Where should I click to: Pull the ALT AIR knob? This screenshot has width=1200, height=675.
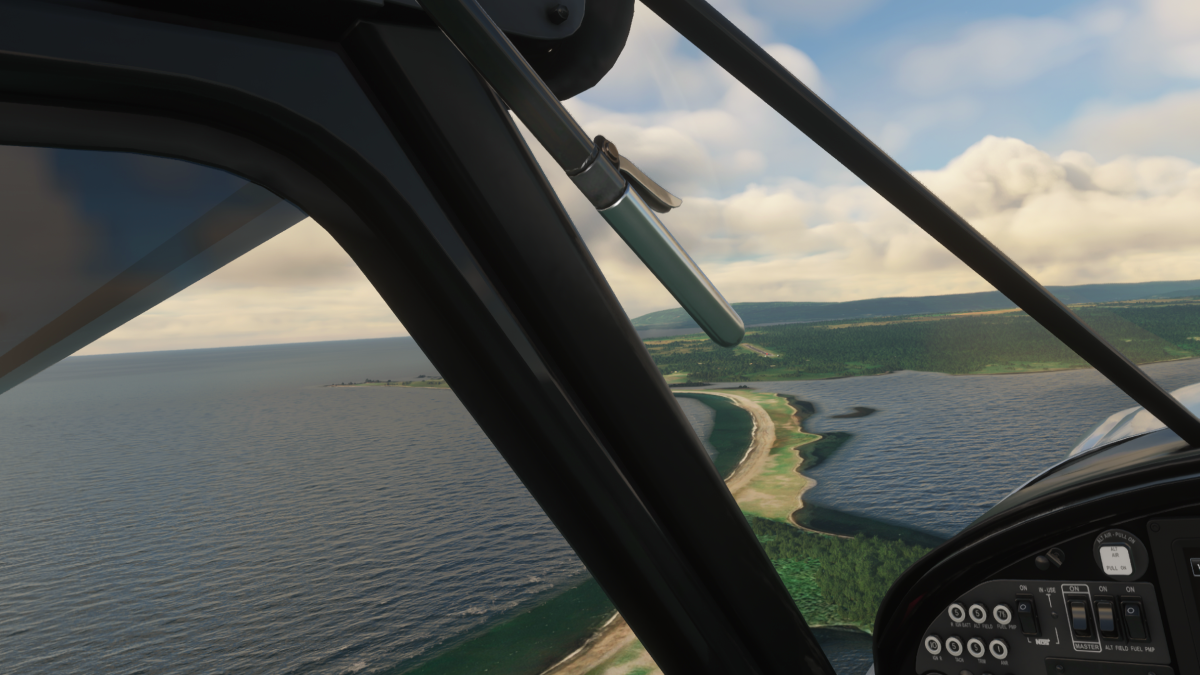[x=1115, y=560]
